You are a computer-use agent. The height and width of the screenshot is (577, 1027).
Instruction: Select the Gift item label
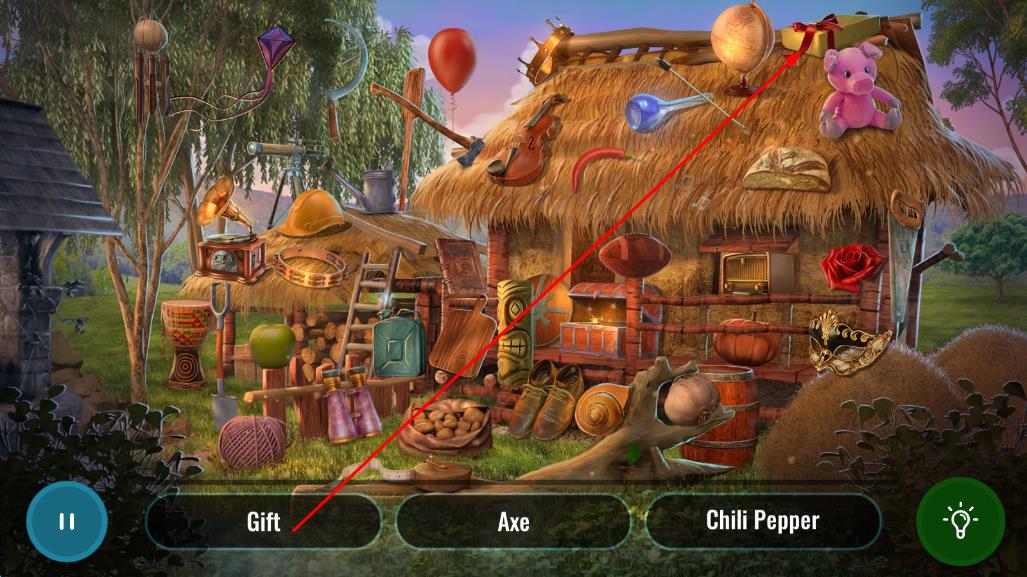click(x=263, y=521)
